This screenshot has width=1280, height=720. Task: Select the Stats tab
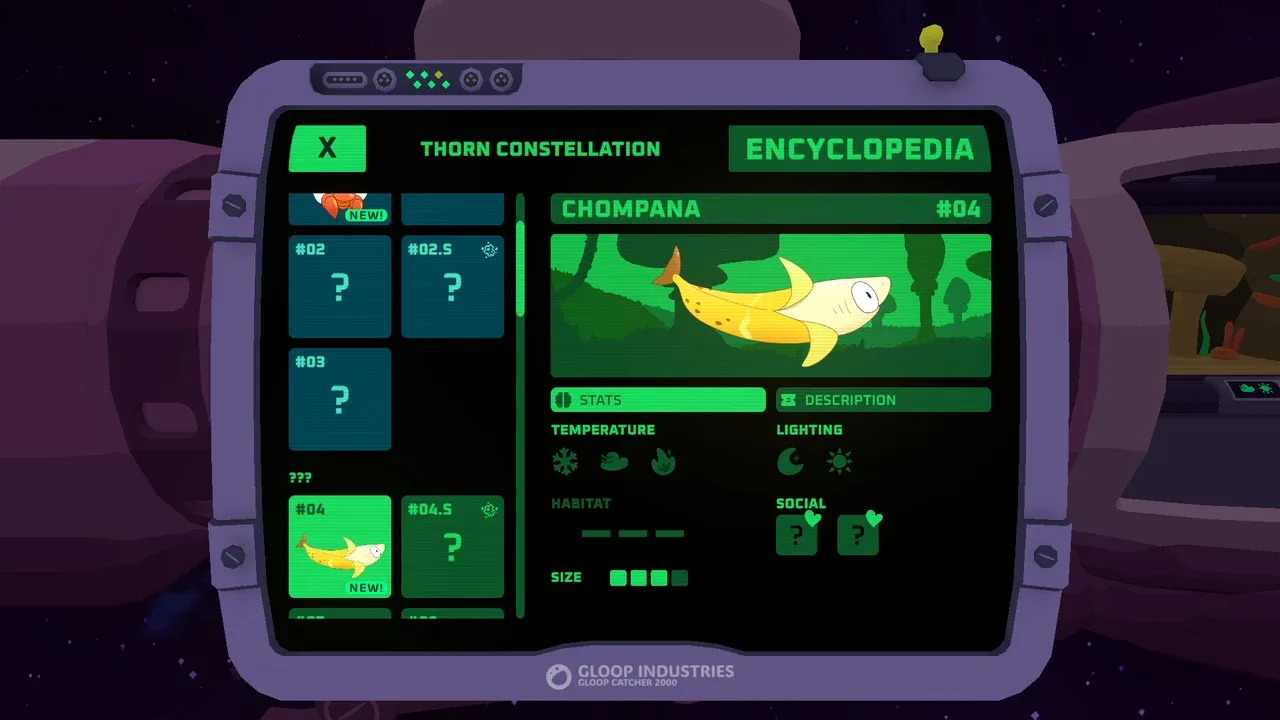tap(658, 400)
